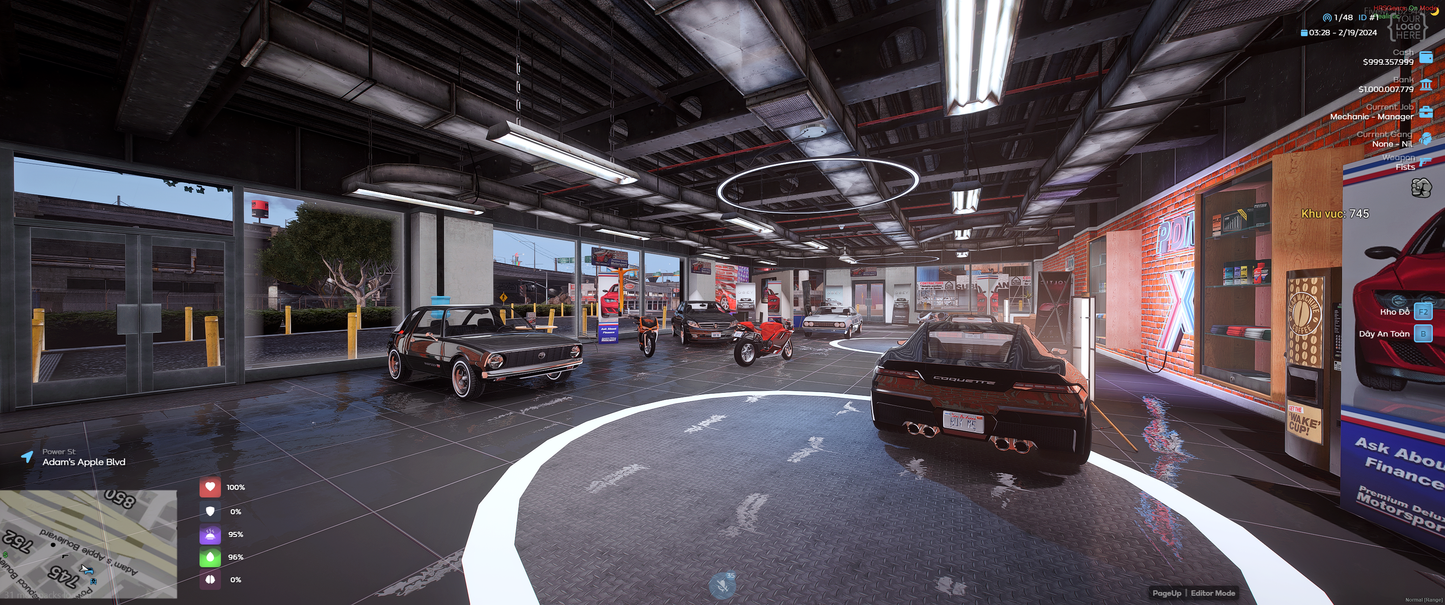1445x605 pixels.
Task: Select the brain stress icon
Action: pos(210,580)
